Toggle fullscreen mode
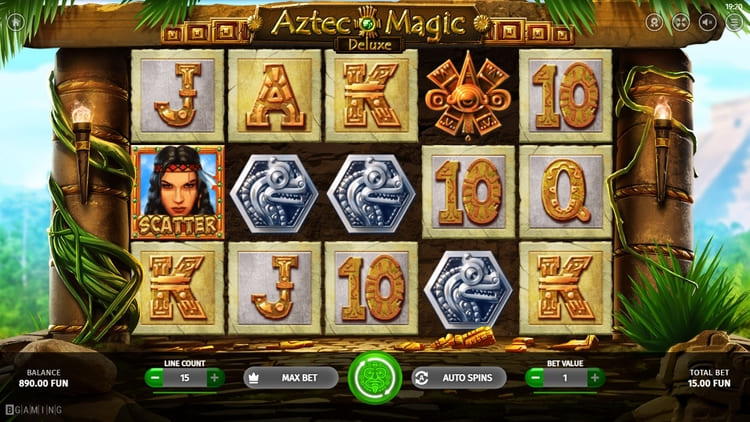Screen dimensions: 750x422 coord(681,21)
